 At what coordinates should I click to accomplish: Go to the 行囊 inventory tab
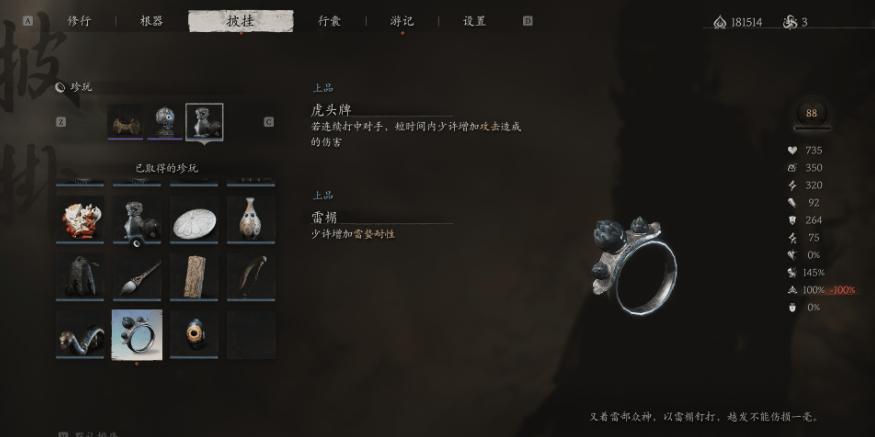[329, 21]
